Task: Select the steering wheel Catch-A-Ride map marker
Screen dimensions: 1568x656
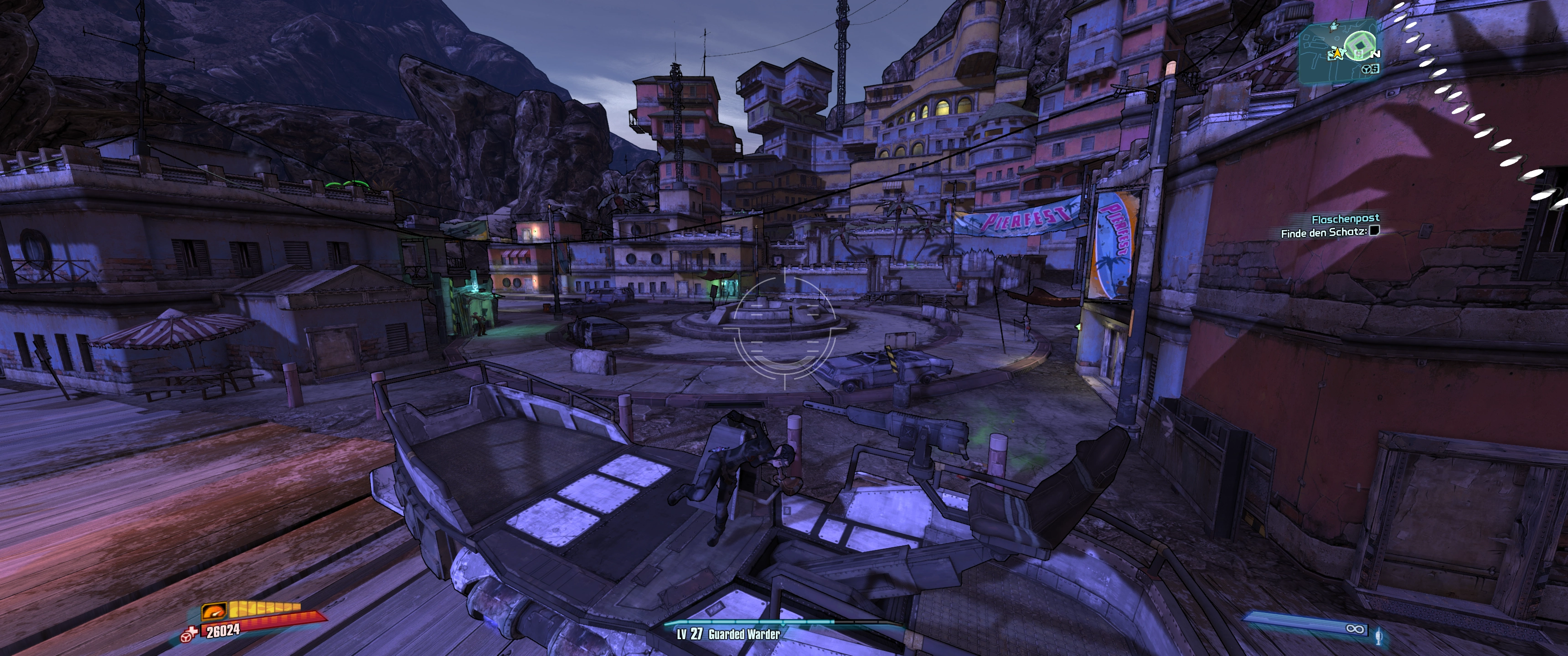Action: [x=1365, y=69]
